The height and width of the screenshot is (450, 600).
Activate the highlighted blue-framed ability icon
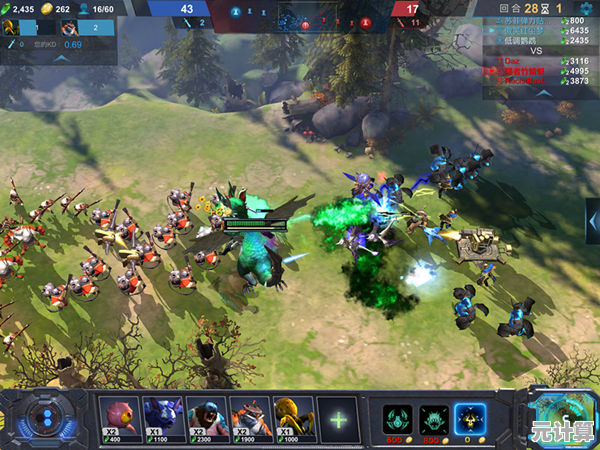point(468,418)
